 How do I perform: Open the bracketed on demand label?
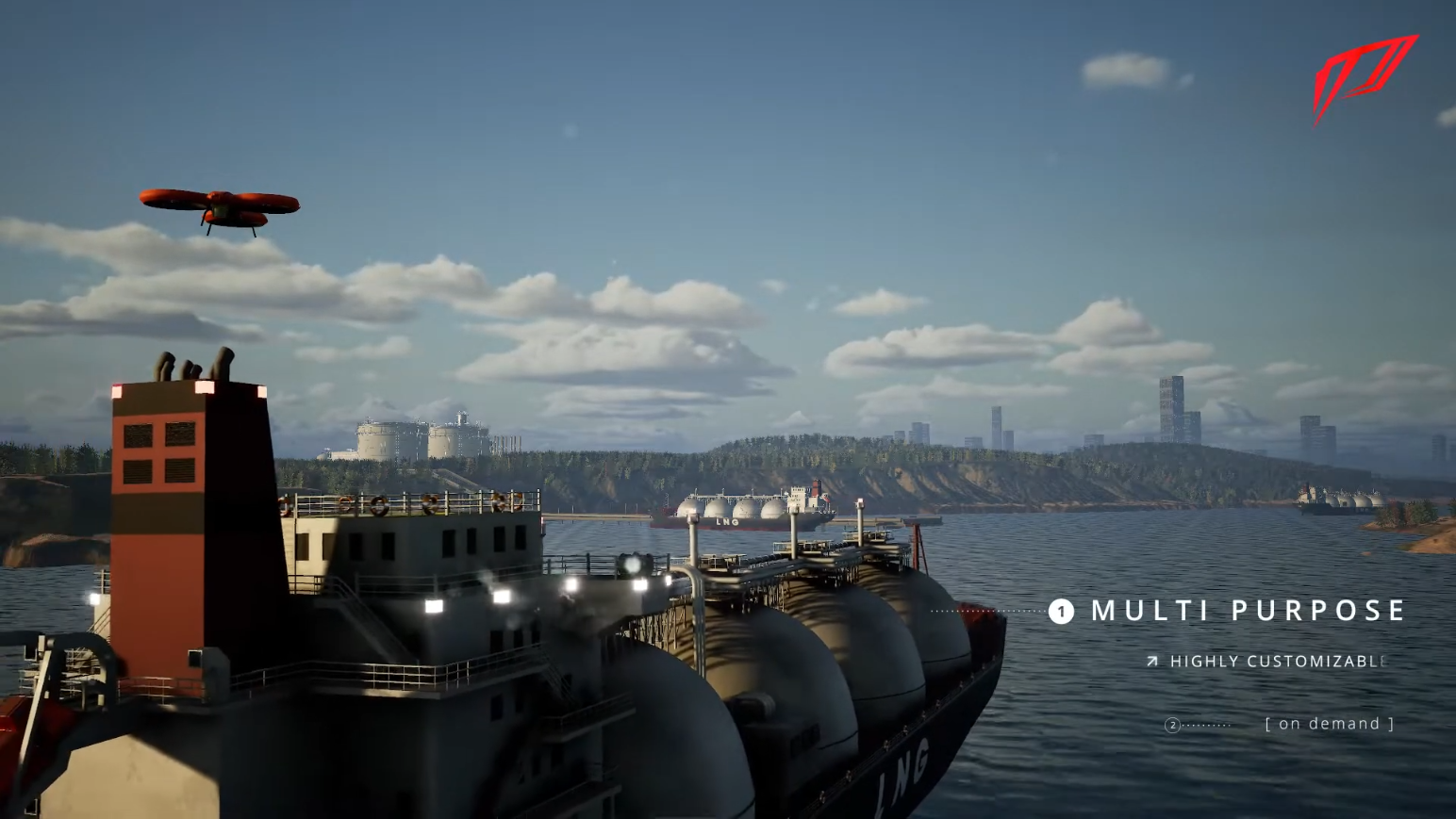[x=1329, y=724]
